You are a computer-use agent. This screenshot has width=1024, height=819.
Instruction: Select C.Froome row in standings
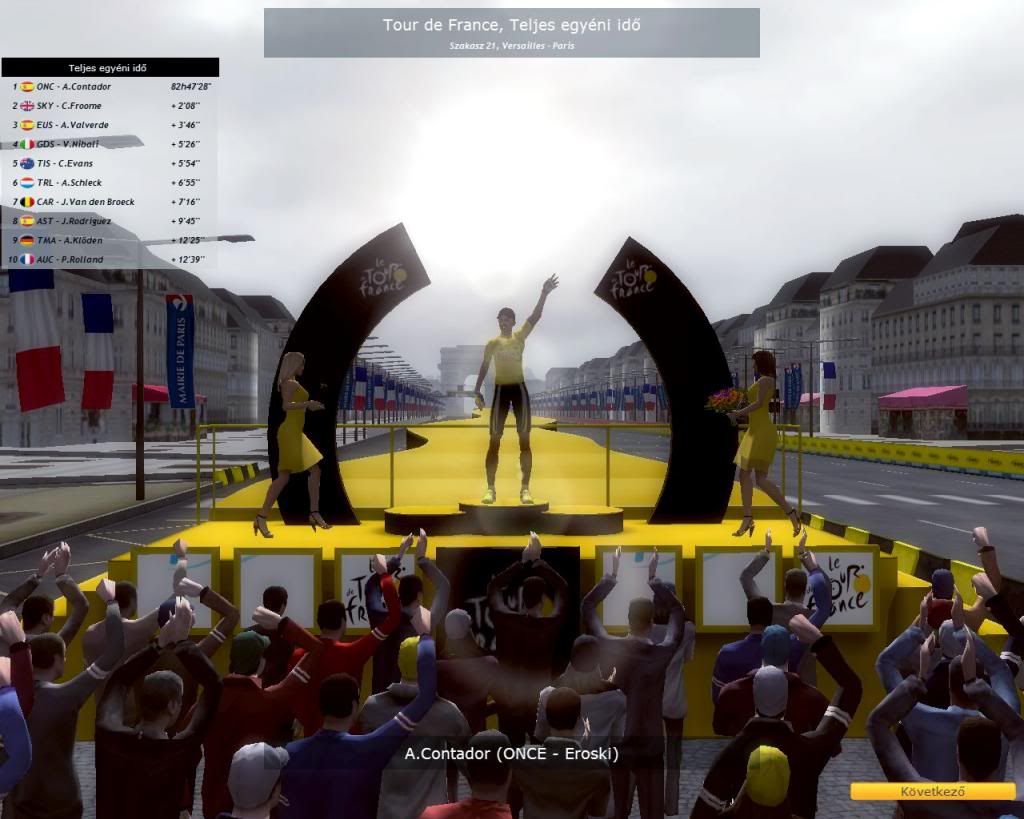[x=108, y=106]
